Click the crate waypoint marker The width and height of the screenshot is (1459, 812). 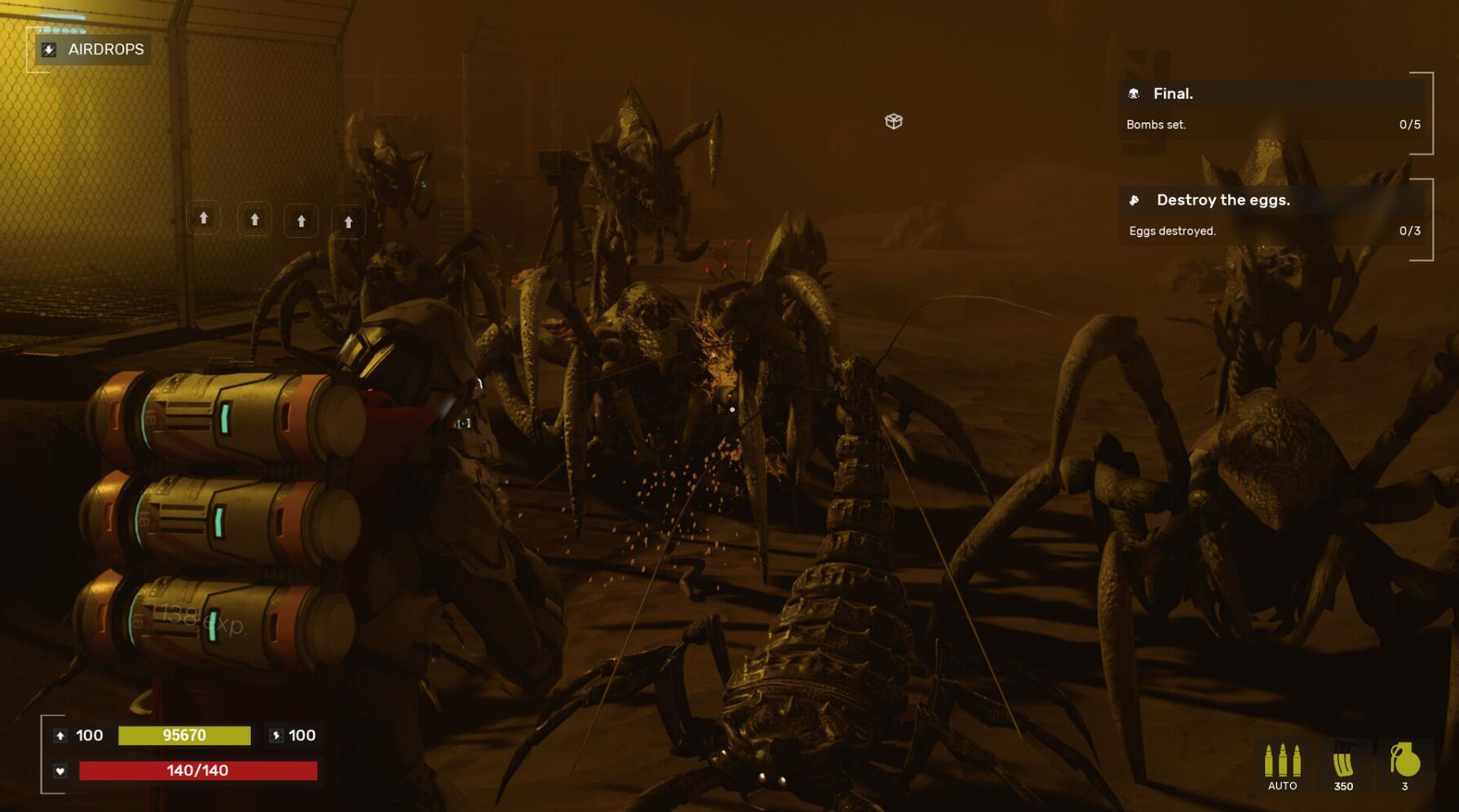tap(894, 121)
